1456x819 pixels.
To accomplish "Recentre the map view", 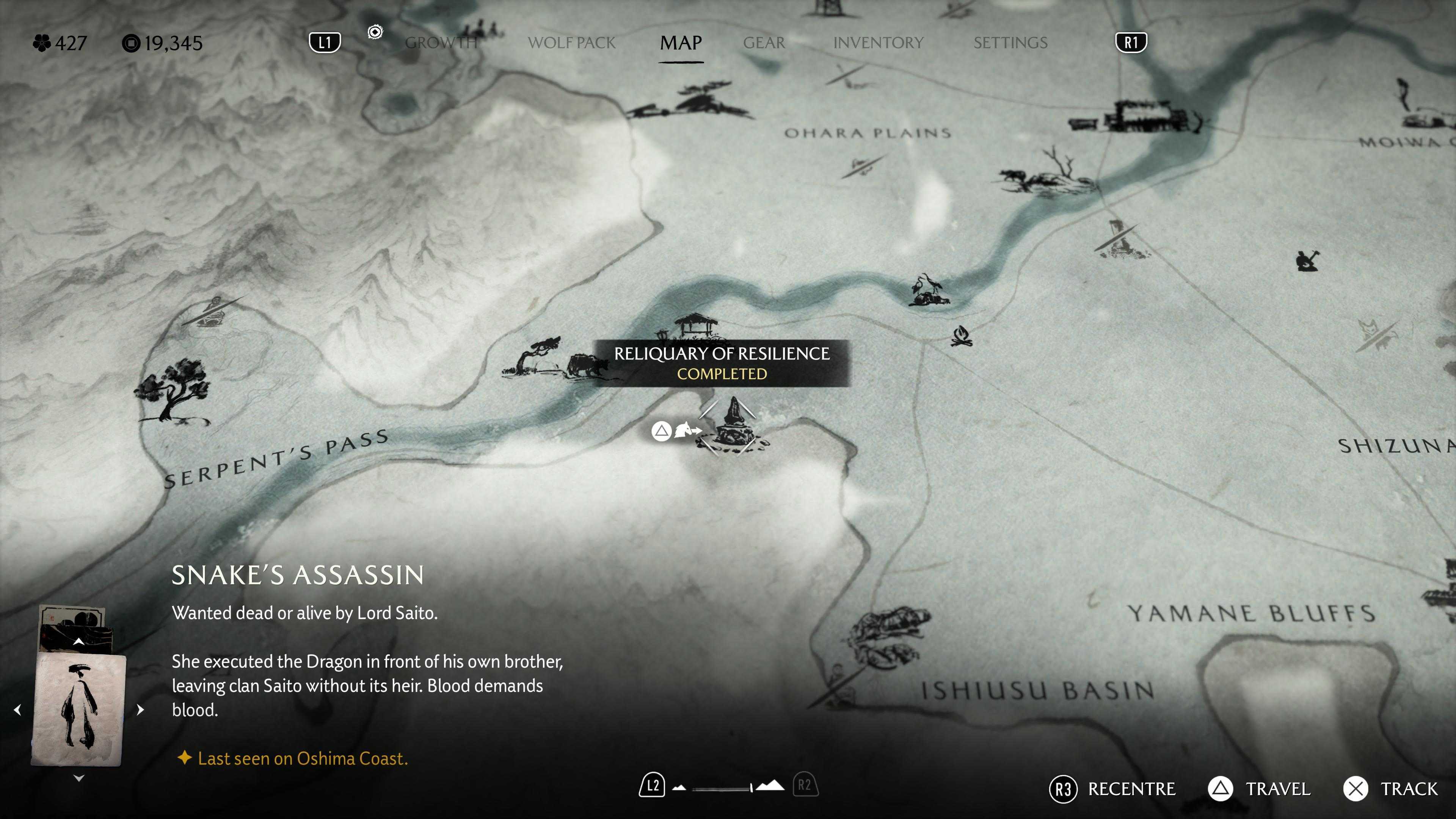I will 1112,789.
